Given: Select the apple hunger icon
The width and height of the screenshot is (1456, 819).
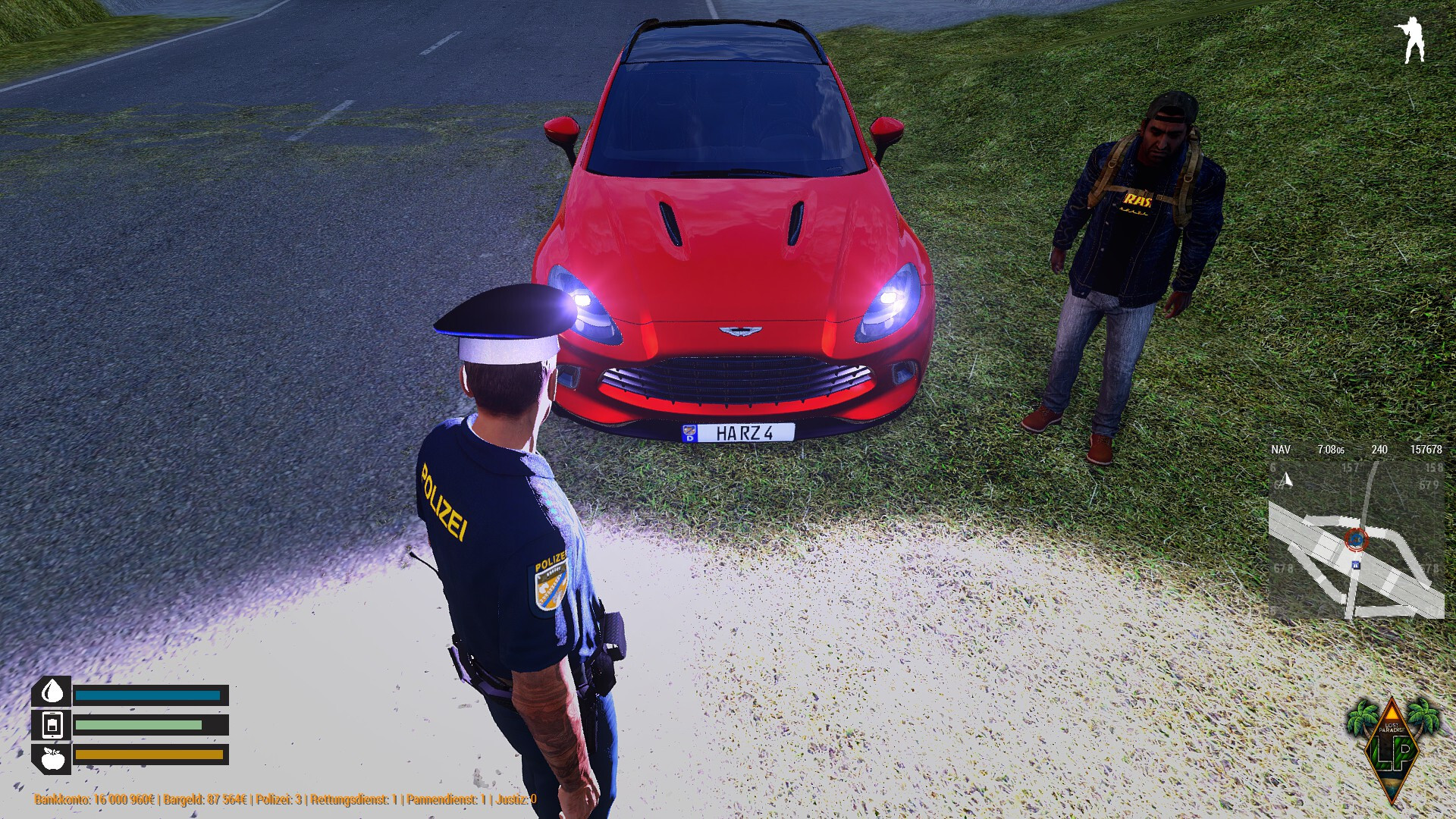Looking at the screenshot, I should [x=52, y=757].
